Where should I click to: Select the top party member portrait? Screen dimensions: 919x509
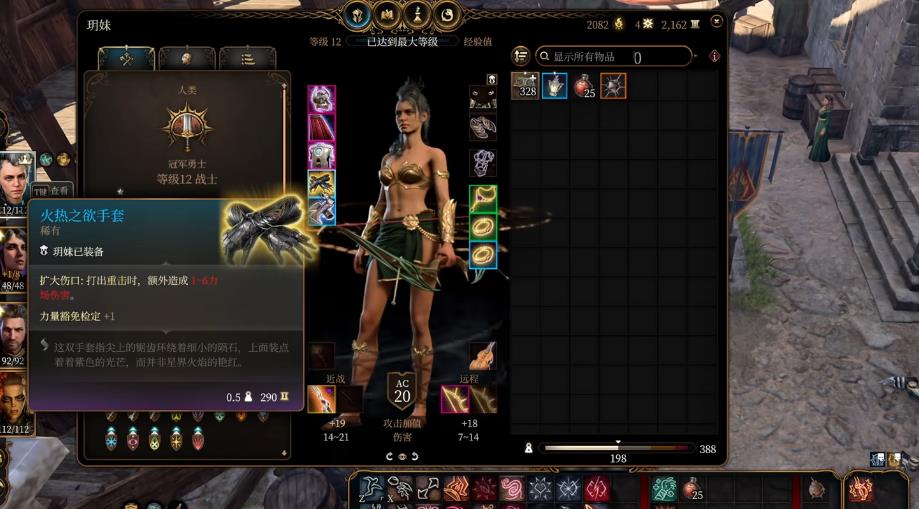point(17,171)
